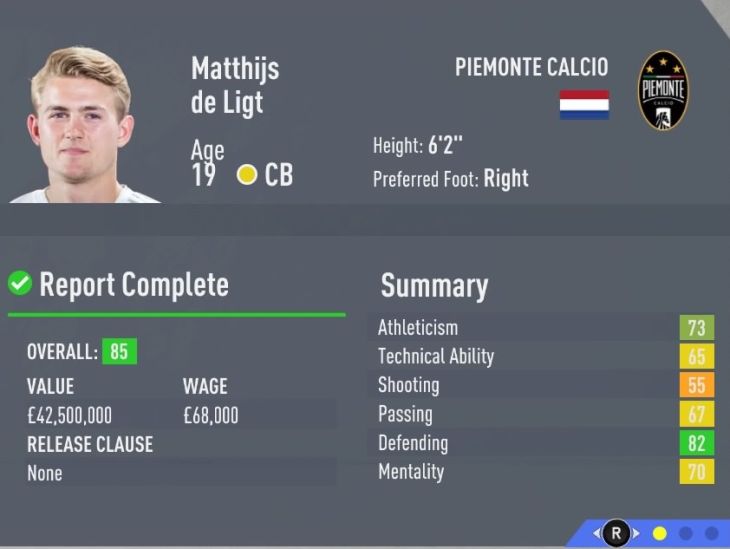Image resolution: width=730 pixels, height=549 pixels.
Task: Click the last blue page indicator dot
Action: tap(711, 534)
